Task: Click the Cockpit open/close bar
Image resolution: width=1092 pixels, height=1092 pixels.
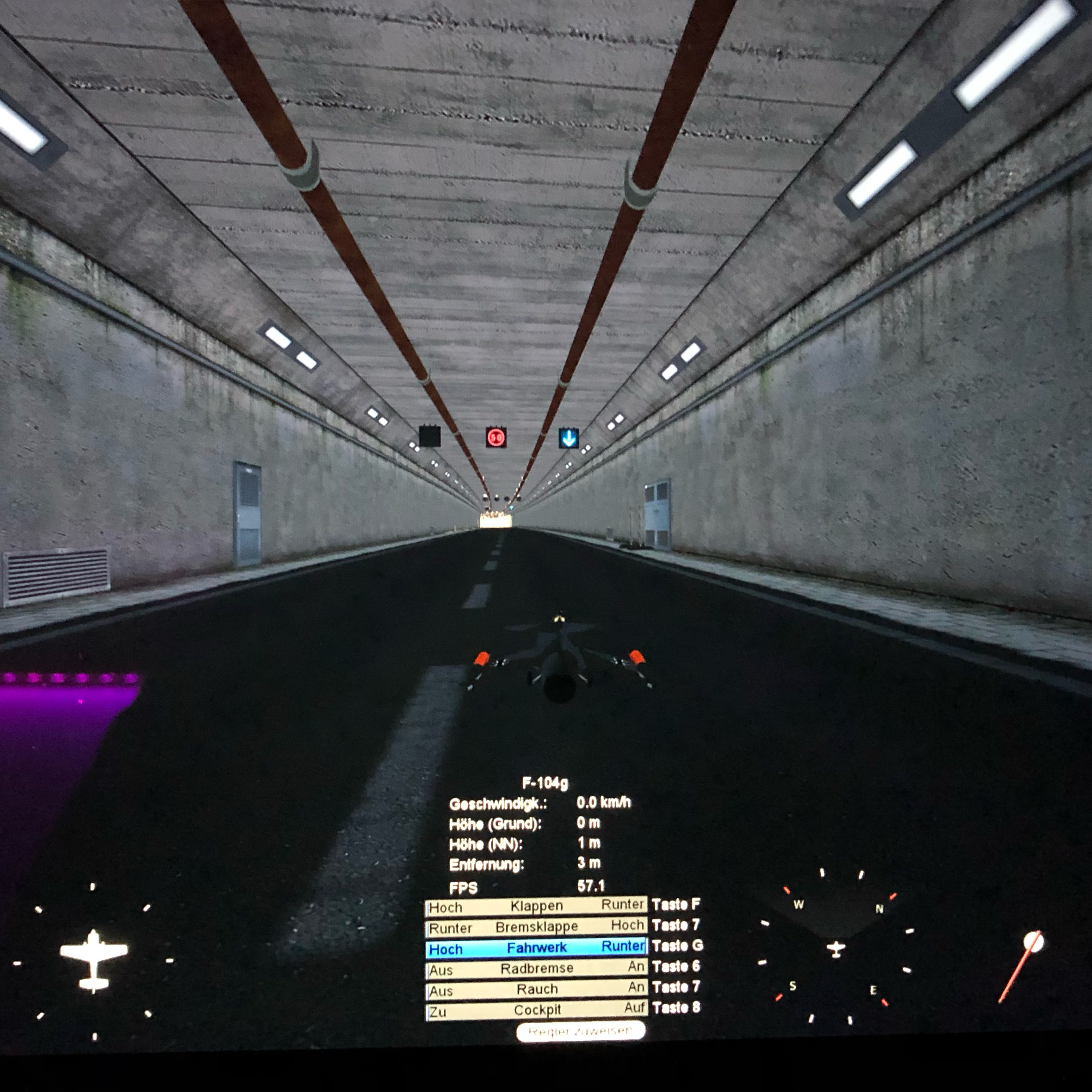Action: coord(536,1009)
